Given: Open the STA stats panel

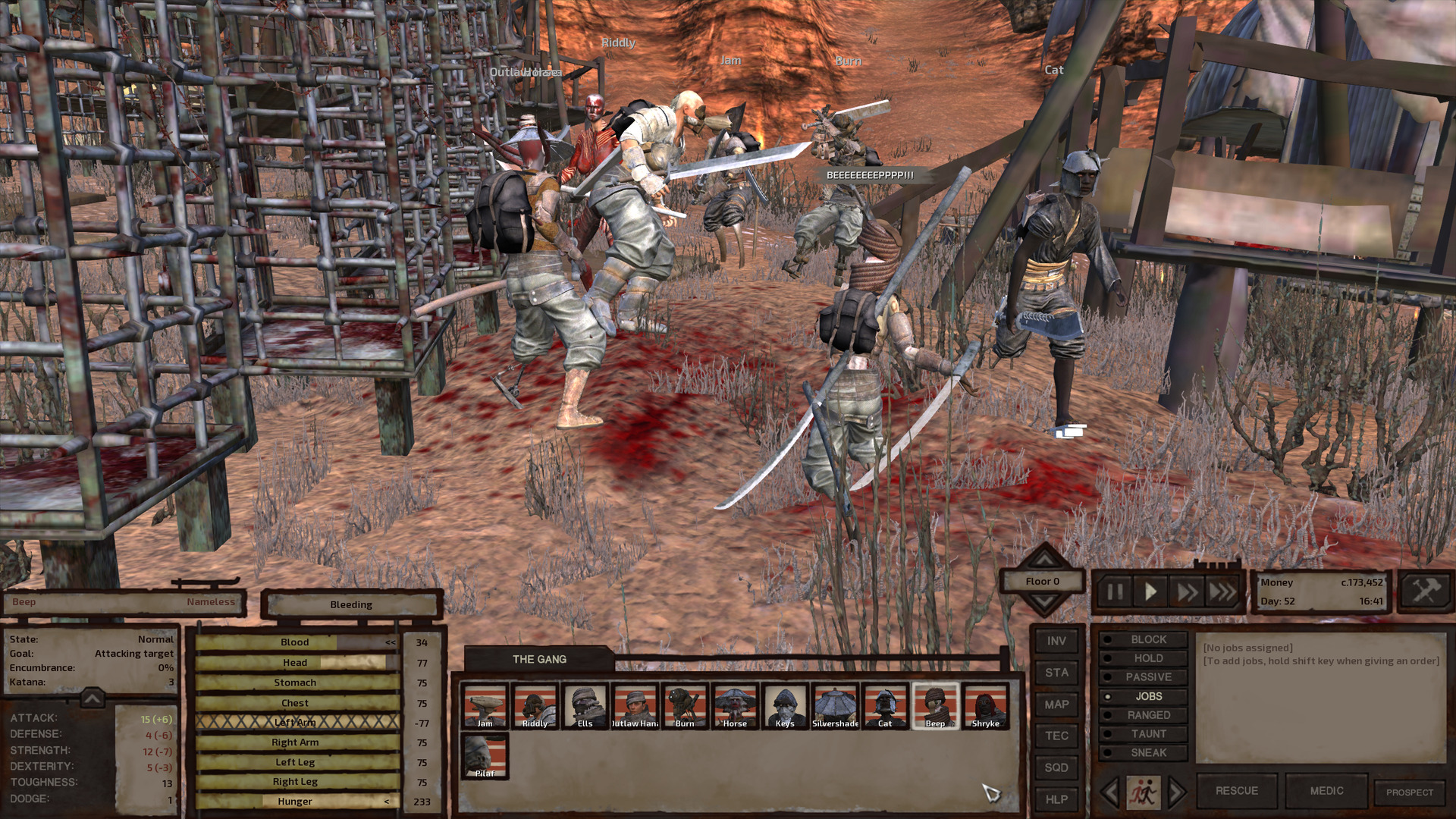Looking at the screenshot, I should point(1056,672).
